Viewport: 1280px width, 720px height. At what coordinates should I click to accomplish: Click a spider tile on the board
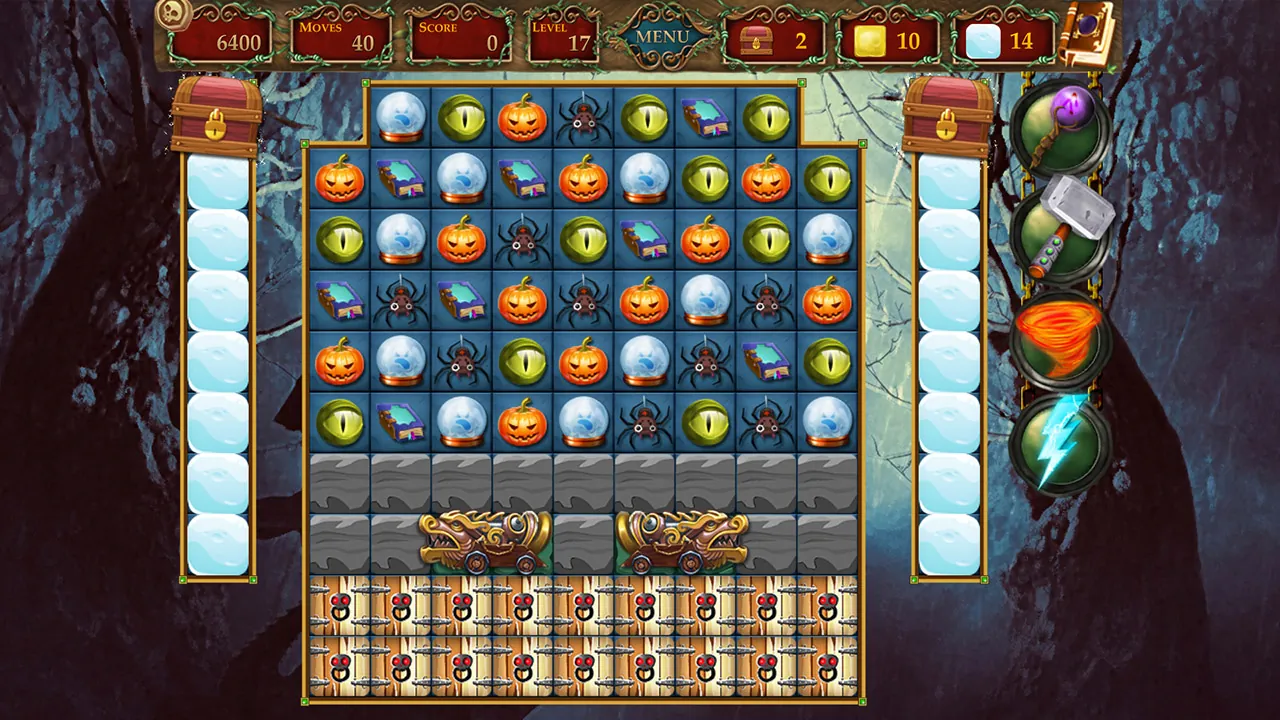coord(583,118)
